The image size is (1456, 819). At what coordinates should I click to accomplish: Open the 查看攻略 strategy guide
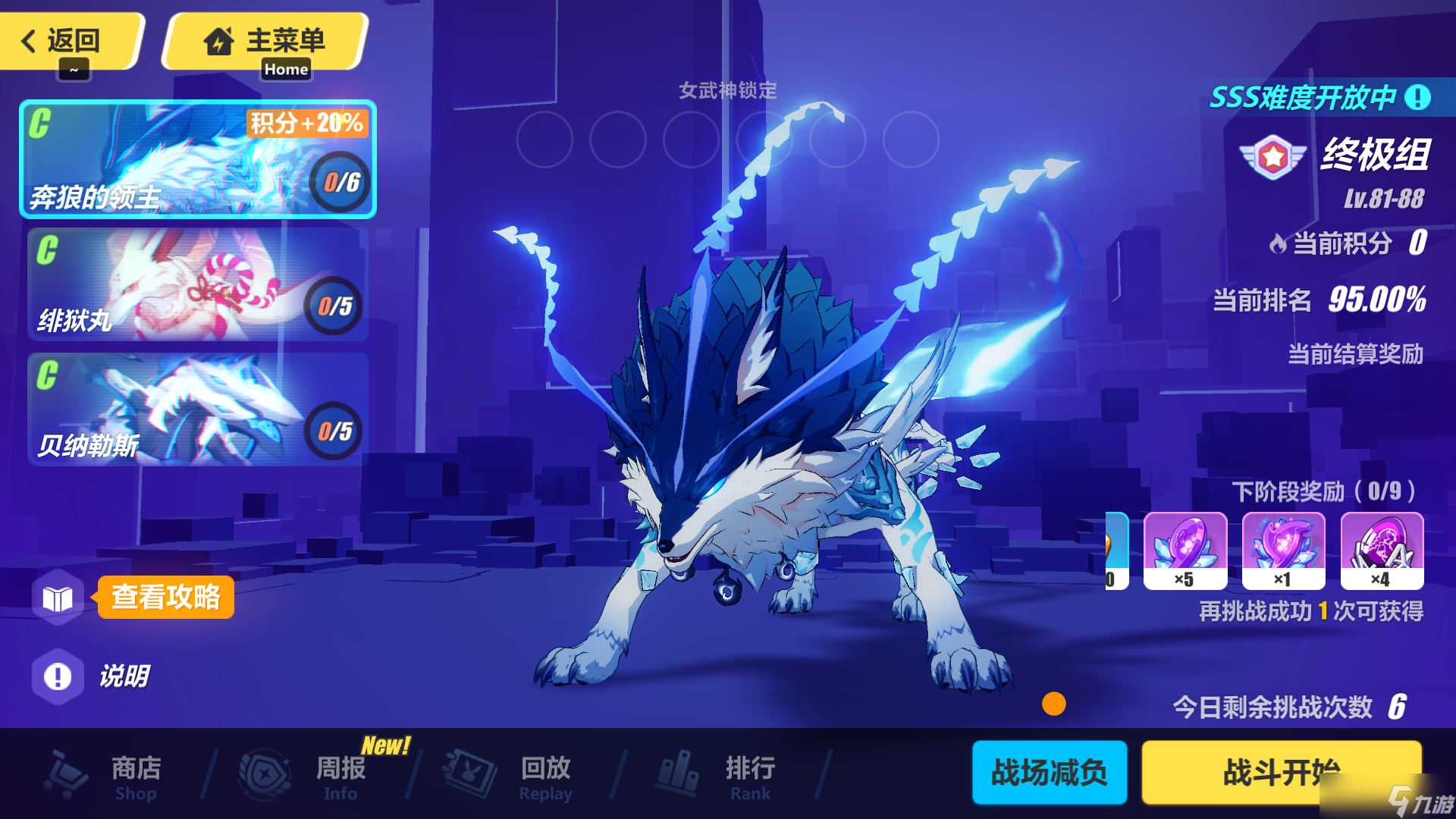165,598
